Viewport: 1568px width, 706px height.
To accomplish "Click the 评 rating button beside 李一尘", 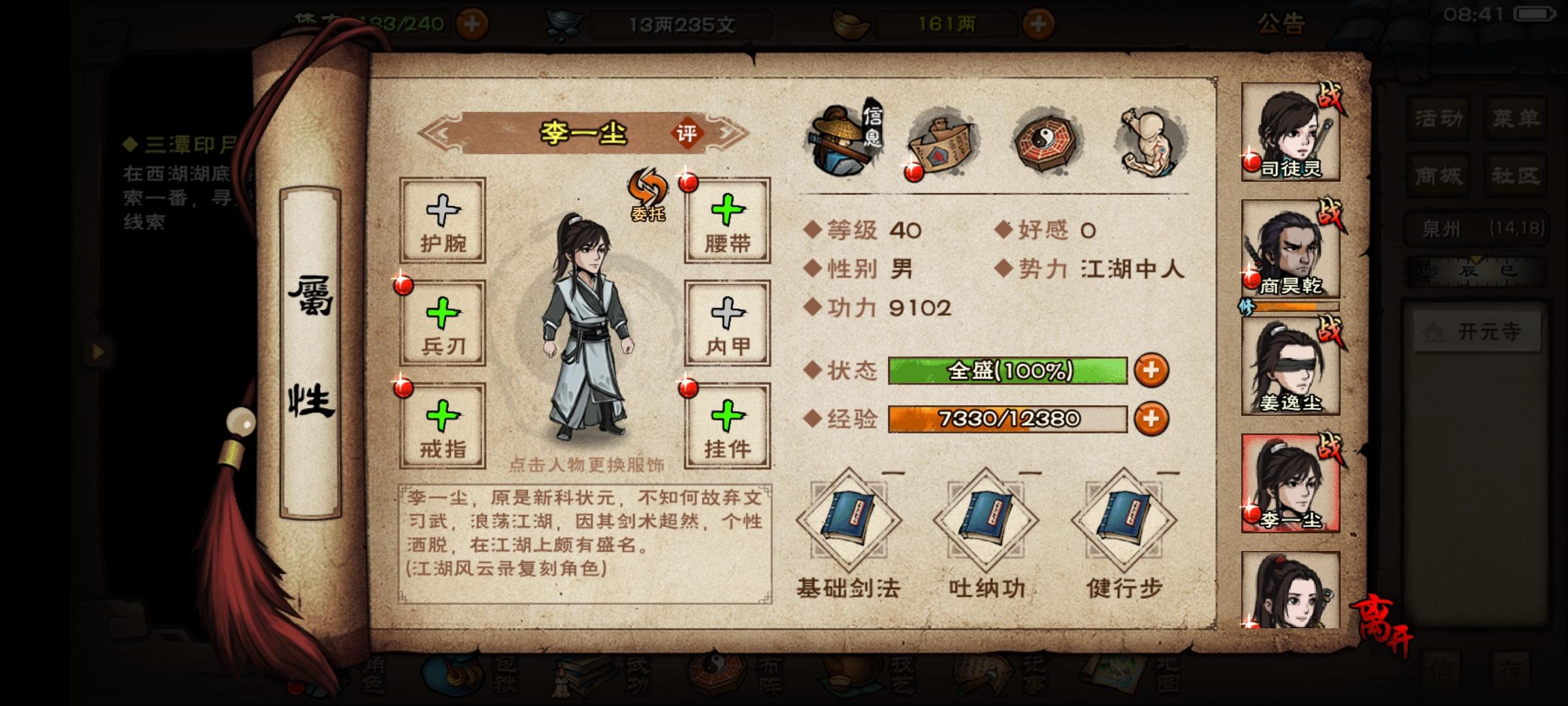I will [686, 132].
